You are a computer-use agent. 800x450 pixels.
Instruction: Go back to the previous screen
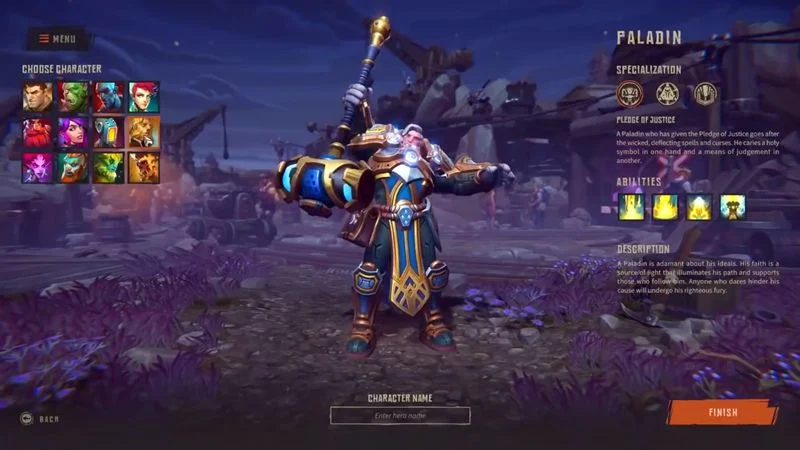pyautogui.click(x=40, y=419)
